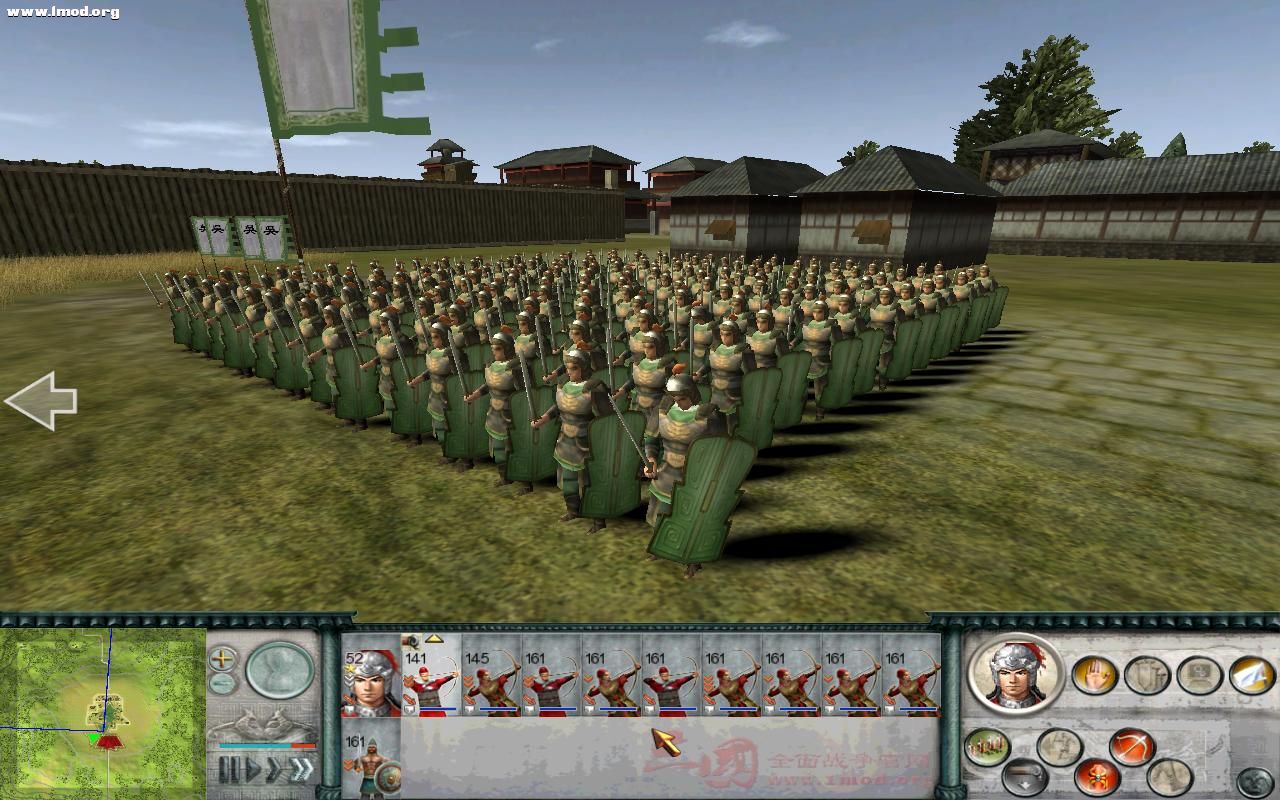Toggle fire arrows with the red bow icon
Screen dimensions: 1280x800
pos(1132,745)
